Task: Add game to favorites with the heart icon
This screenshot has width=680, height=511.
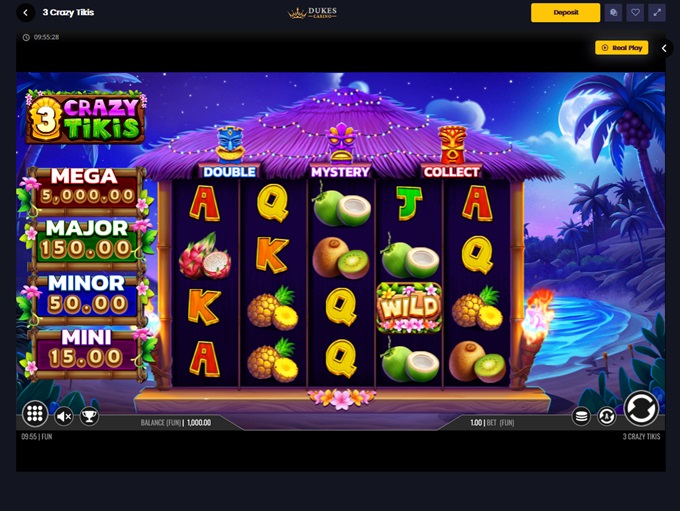Action: [x=635, y=13]
